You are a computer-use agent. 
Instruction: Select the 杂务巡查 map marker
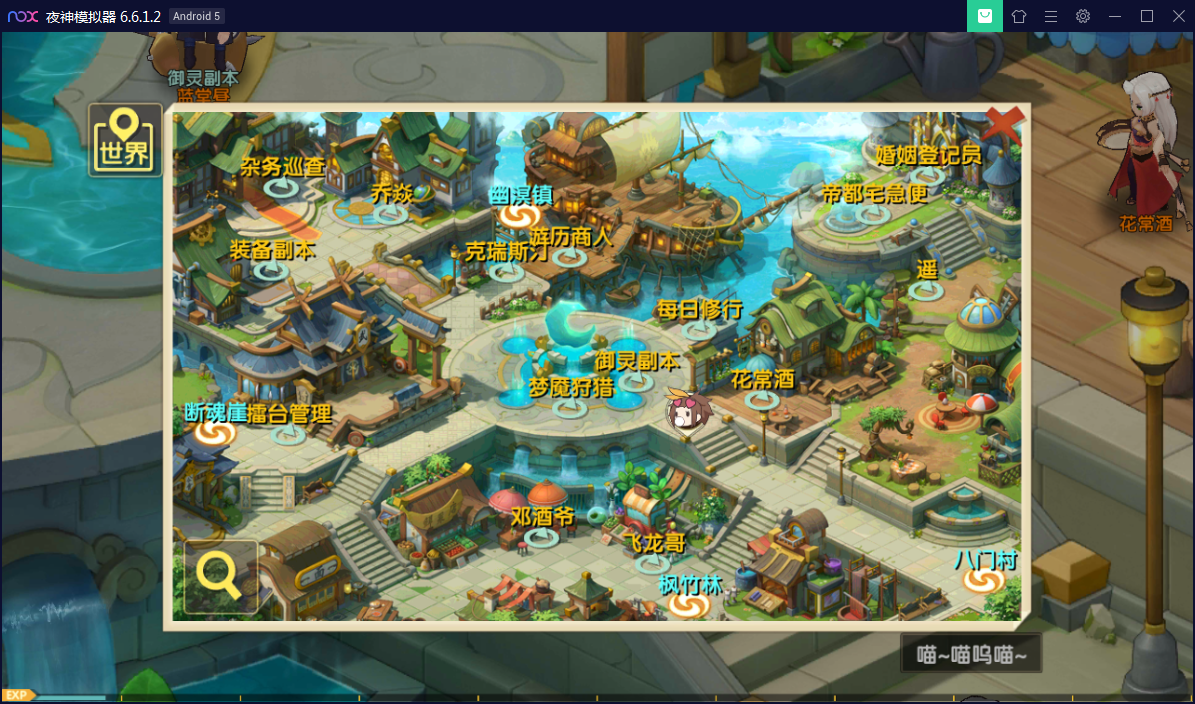[x=280, y=187]
